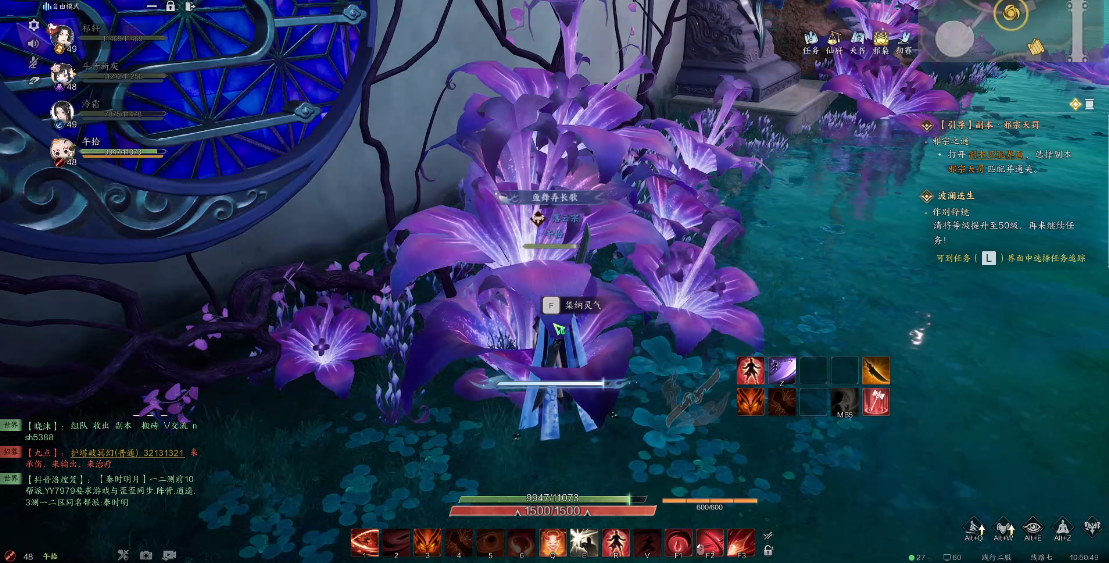Viewport: 1109px width, 563px height.
Task: Open the 任务 quest menu icon
Action: 811,39
